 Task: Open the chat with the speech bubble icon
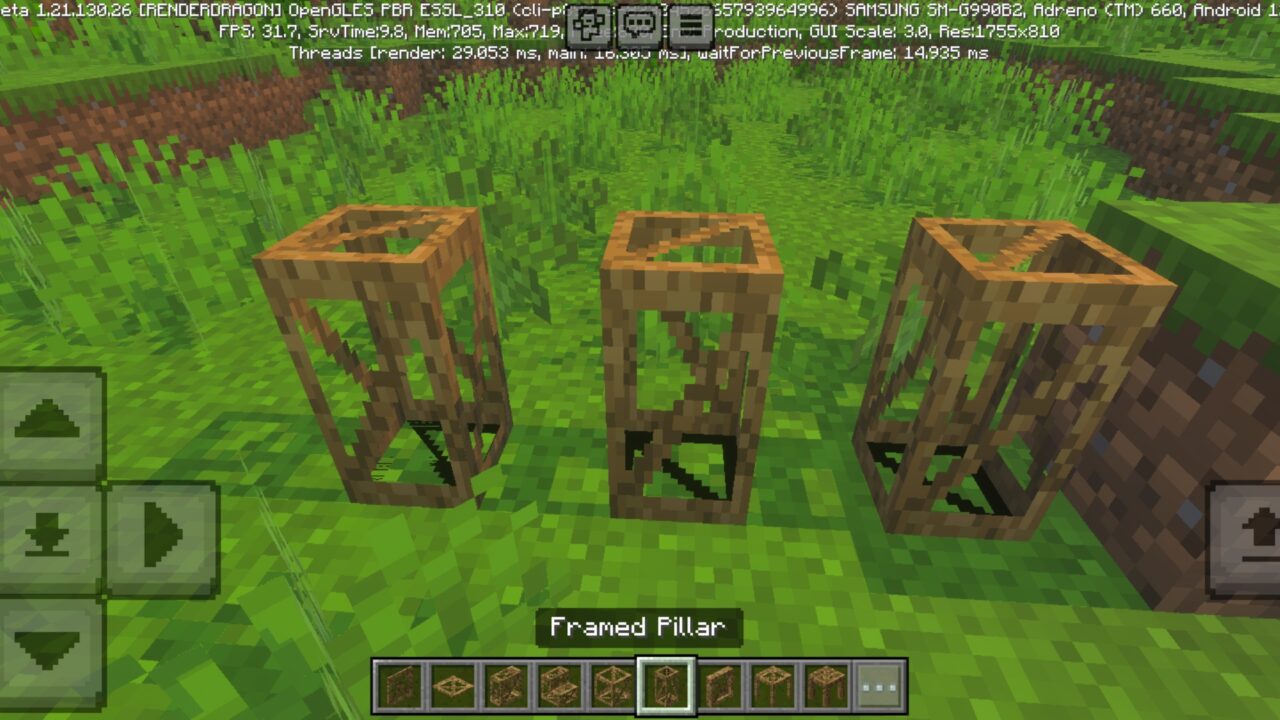[637, 22]
